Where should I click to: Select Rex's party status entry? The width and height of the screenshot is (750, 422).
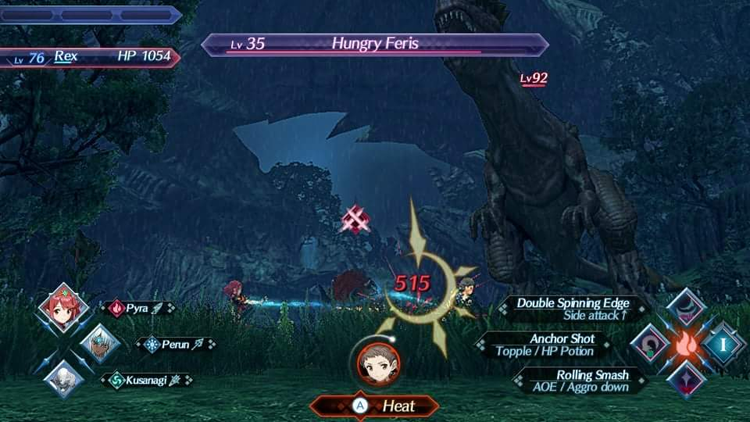pos(90,57)
